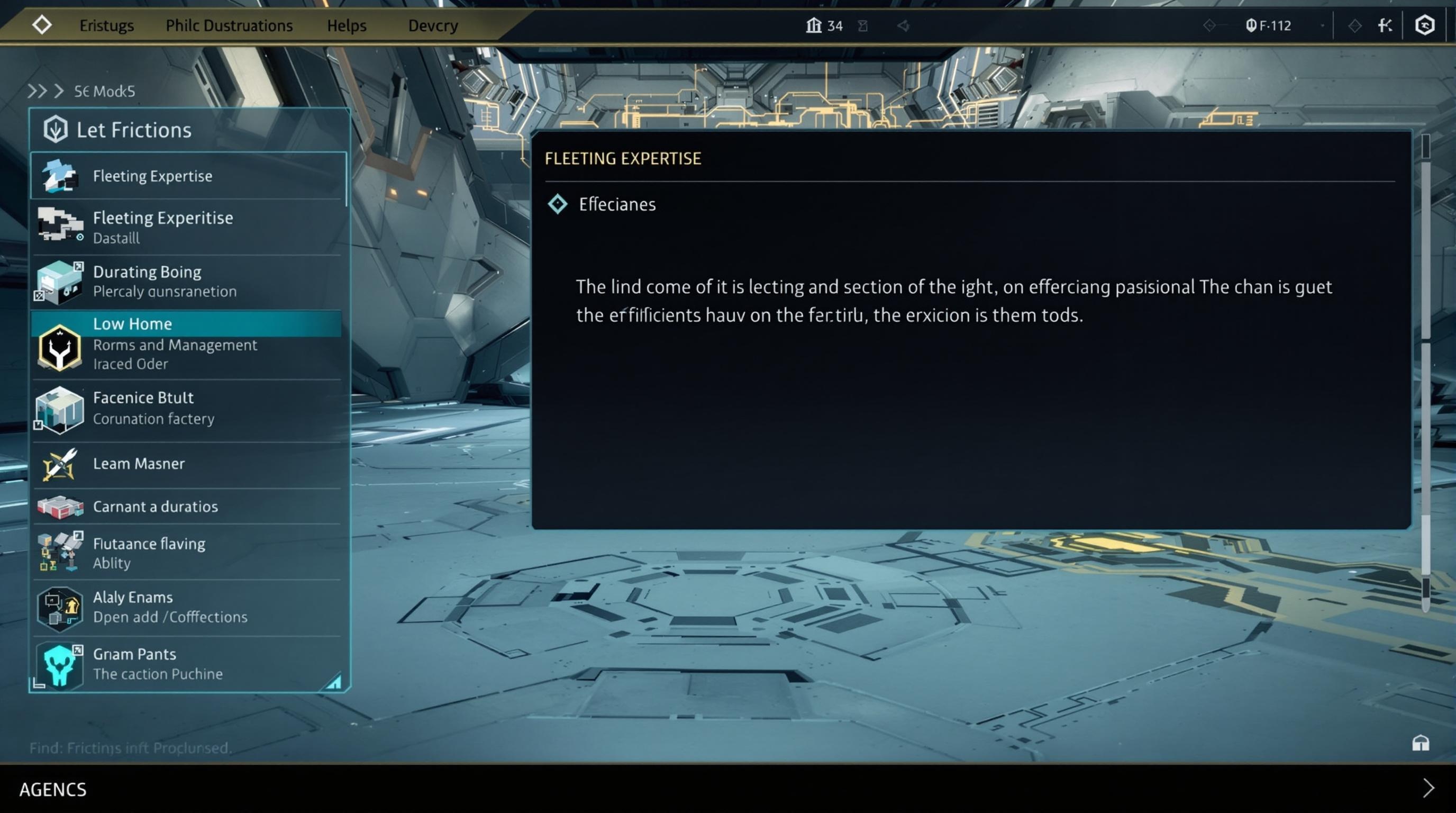Expand the AGENCS section via right chevron
This screenshot has height=813, width=1456.
(x=1434, y=789)
